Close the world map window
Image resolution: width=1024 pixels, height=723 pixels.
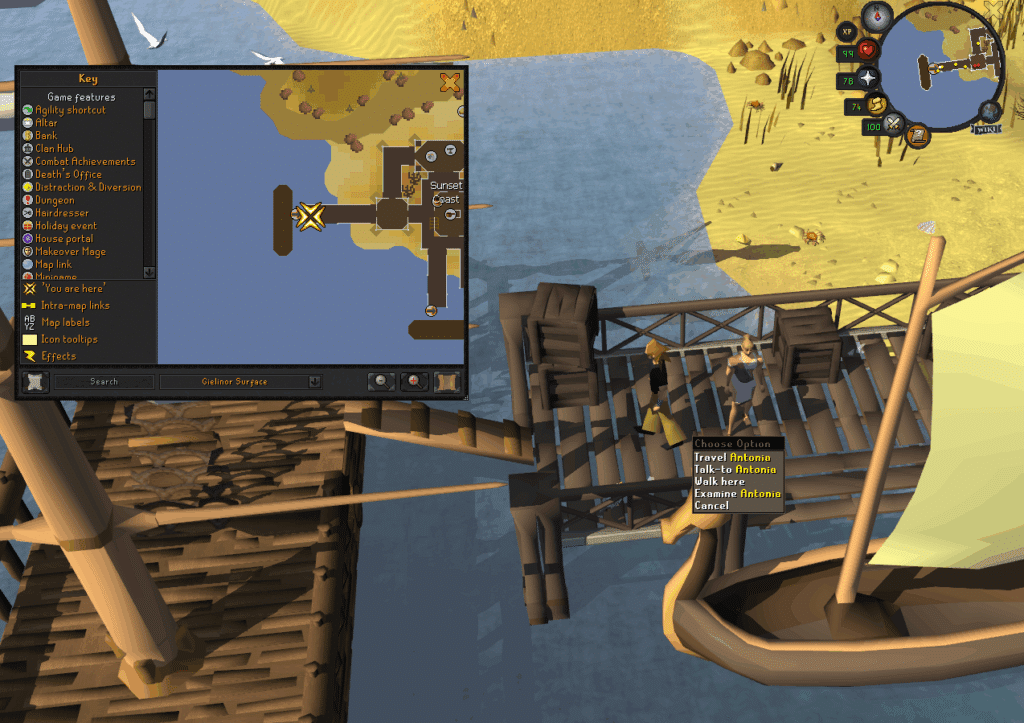click(450, 82)
